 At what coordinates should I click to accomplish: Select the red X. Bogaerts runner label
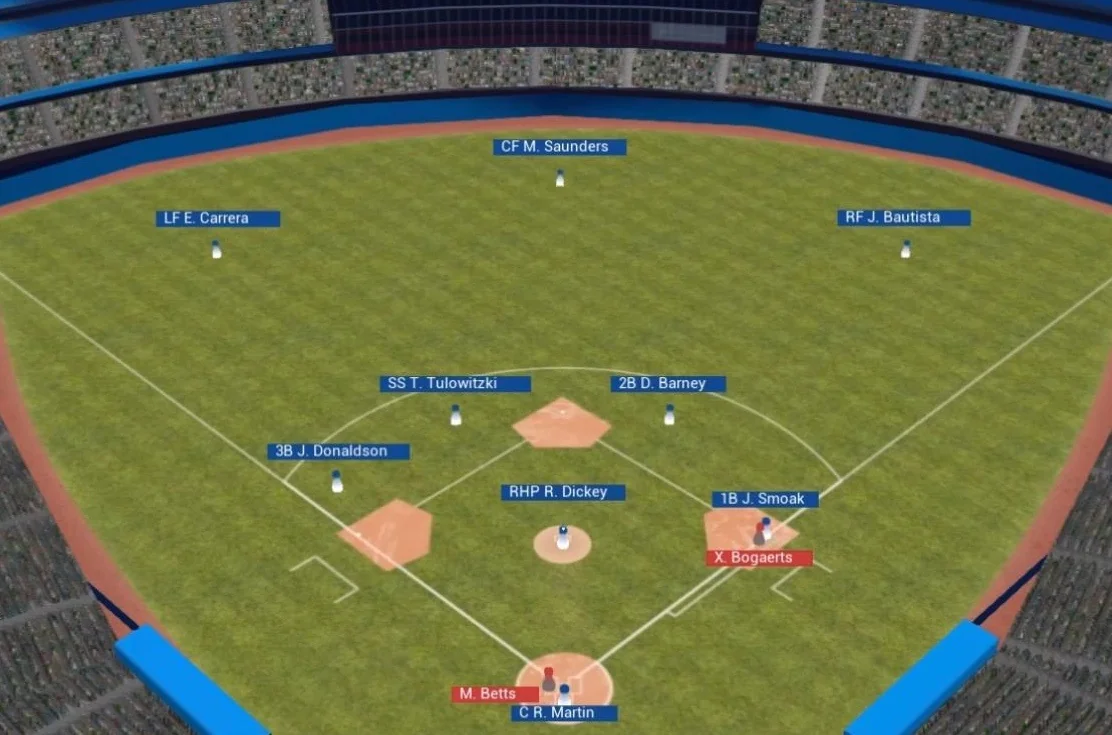coord(758,558)
